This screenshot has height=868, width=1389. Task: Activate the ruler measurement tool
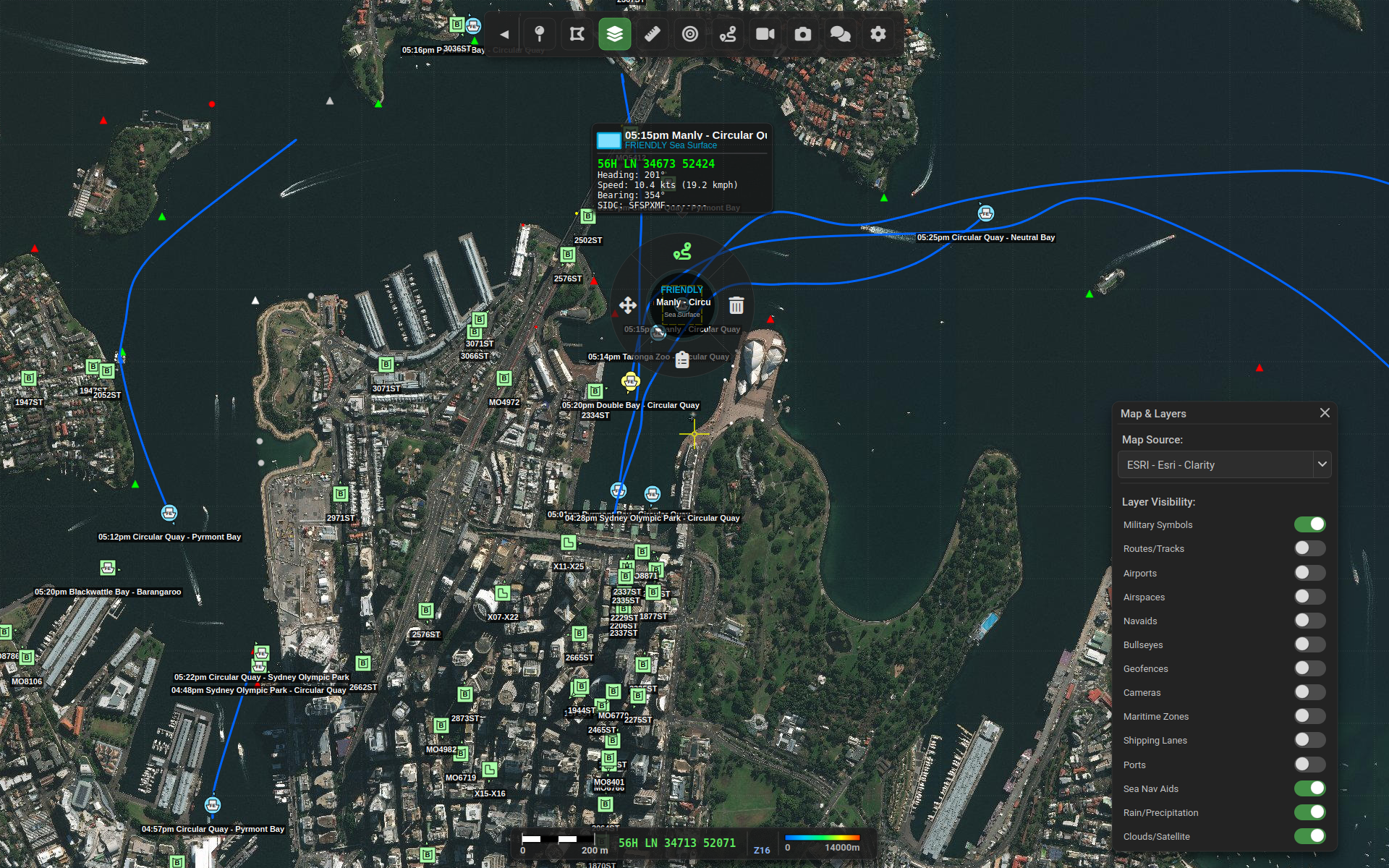(x=652, y=34)
